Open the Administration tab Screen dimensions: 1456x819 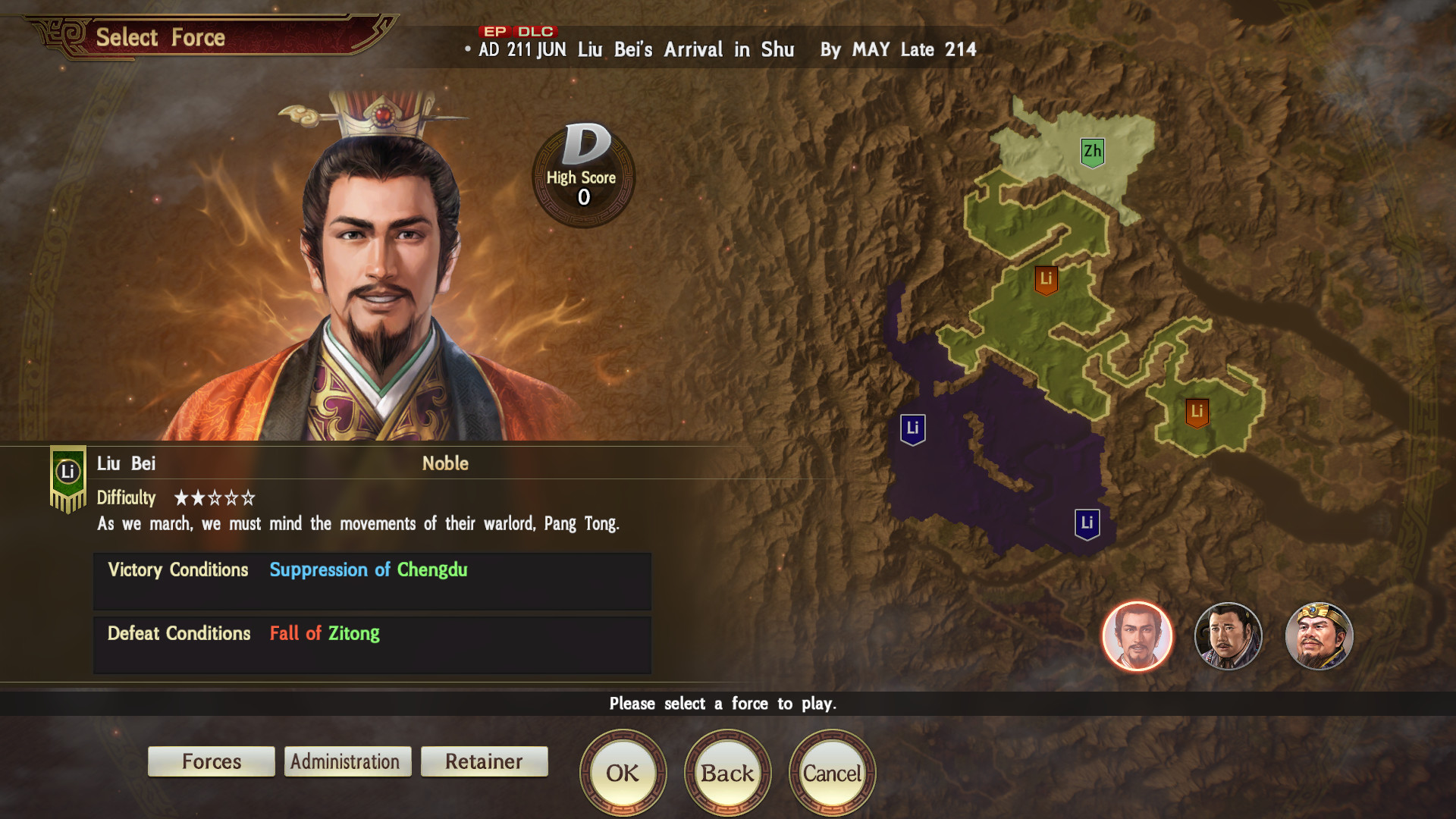(347, 761)
